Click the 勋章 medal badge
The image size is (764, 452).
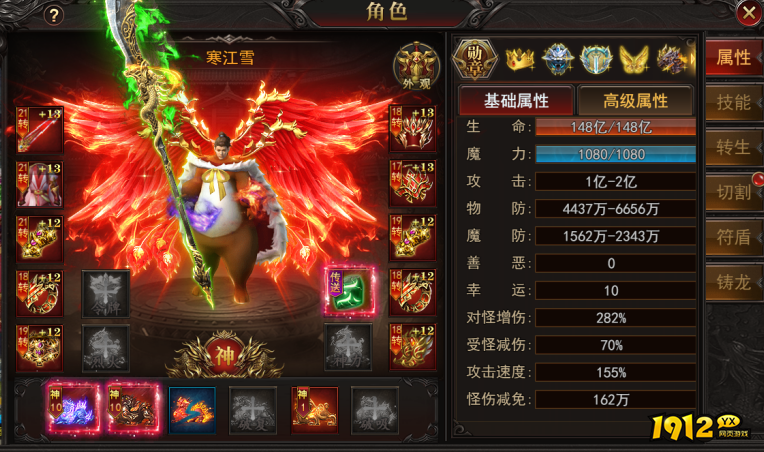coord(475,59)
